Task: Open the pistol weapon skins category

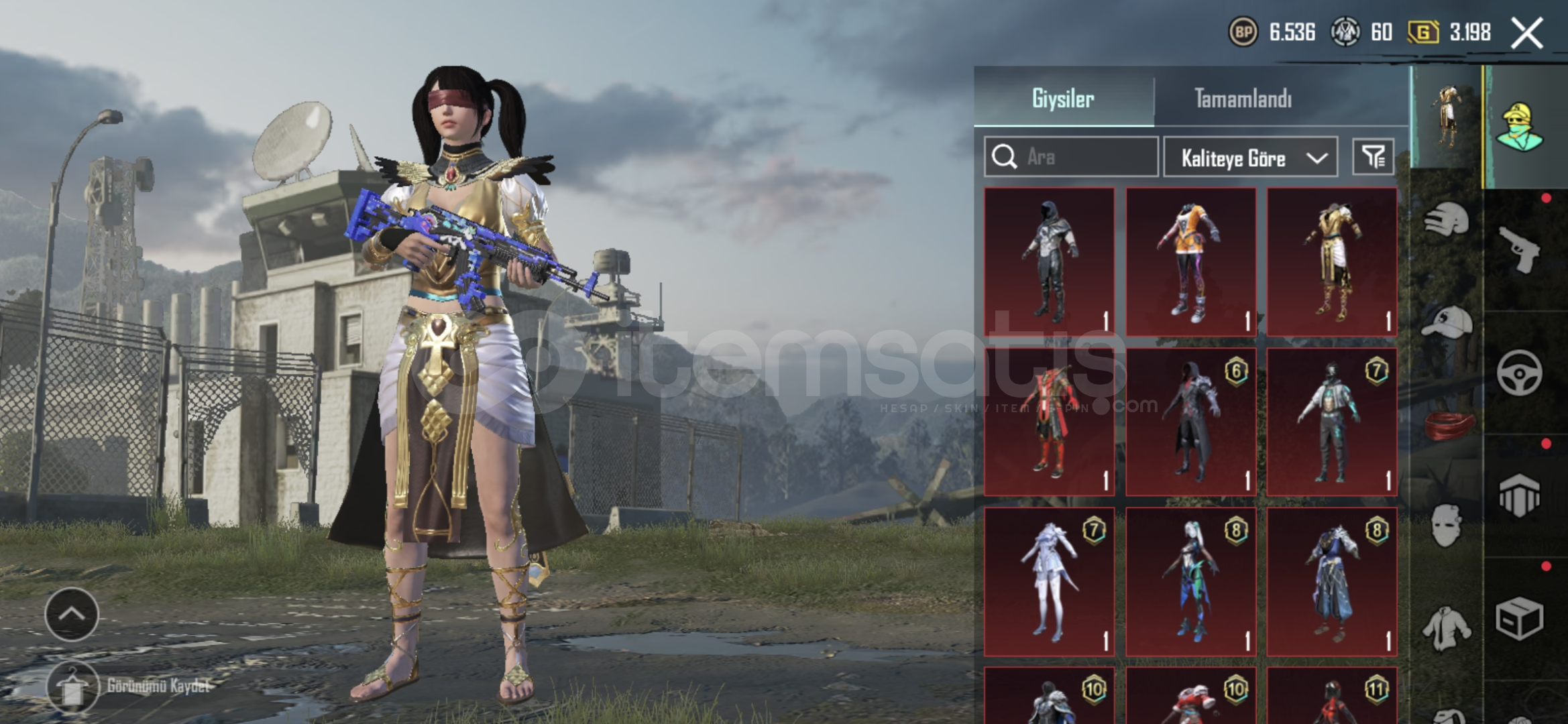Action: (x=1520, y=249)
